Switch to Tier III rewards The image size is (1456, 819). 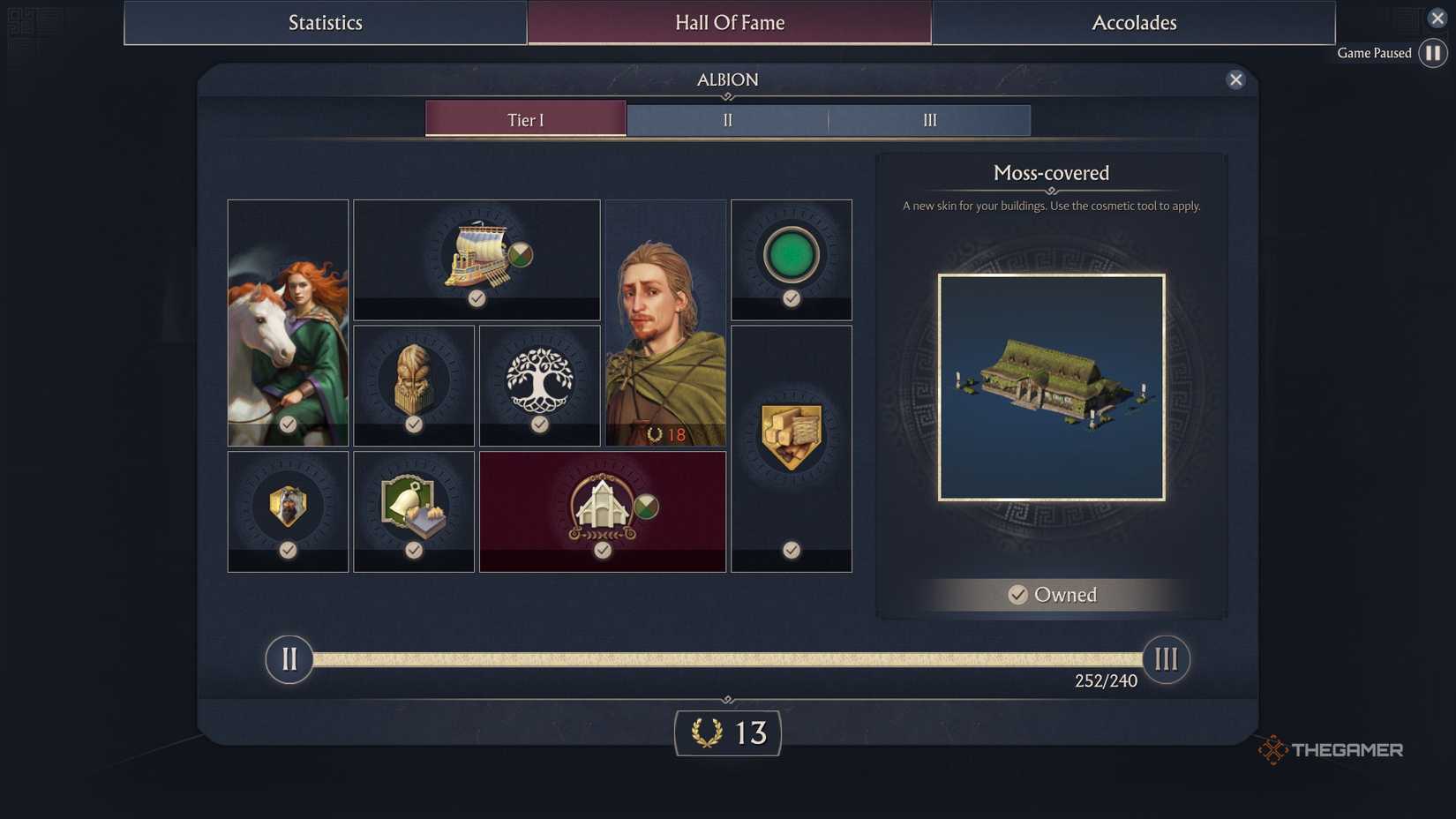[x=928, y=119]
